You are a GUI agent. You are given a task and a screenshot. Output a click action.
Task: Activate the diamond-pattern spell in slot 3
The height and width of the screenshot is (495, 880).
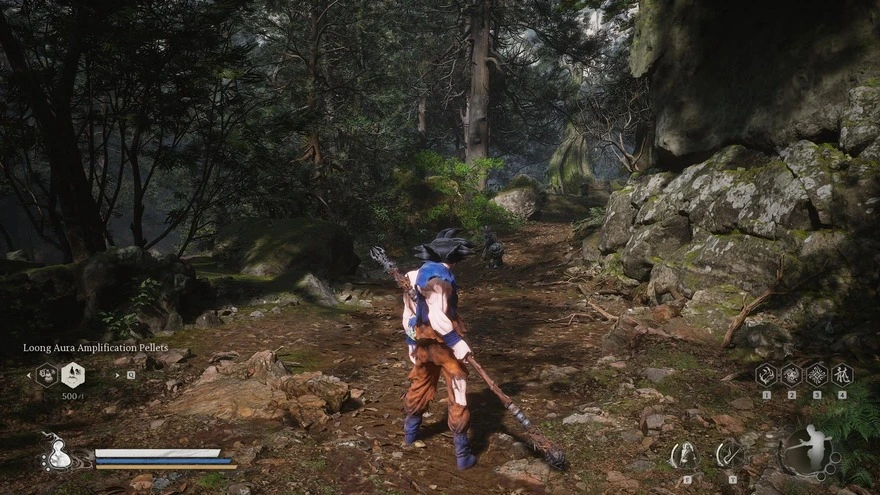(x=817, y=375)
